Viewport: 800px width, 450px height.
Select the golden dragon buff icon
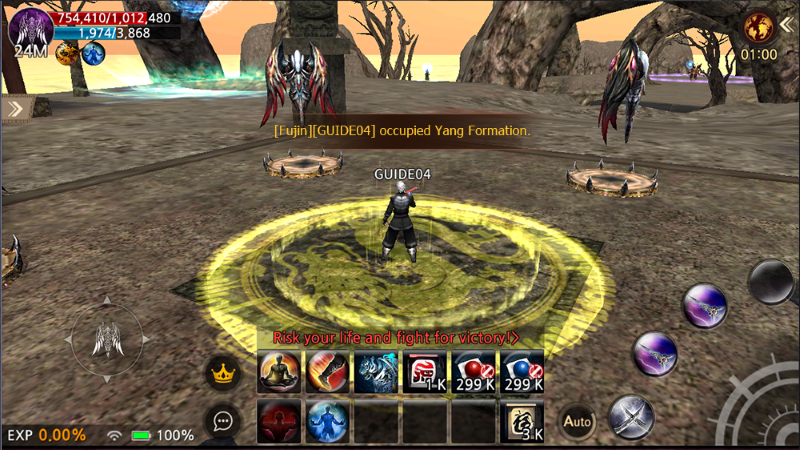click(x=68, y=54)
